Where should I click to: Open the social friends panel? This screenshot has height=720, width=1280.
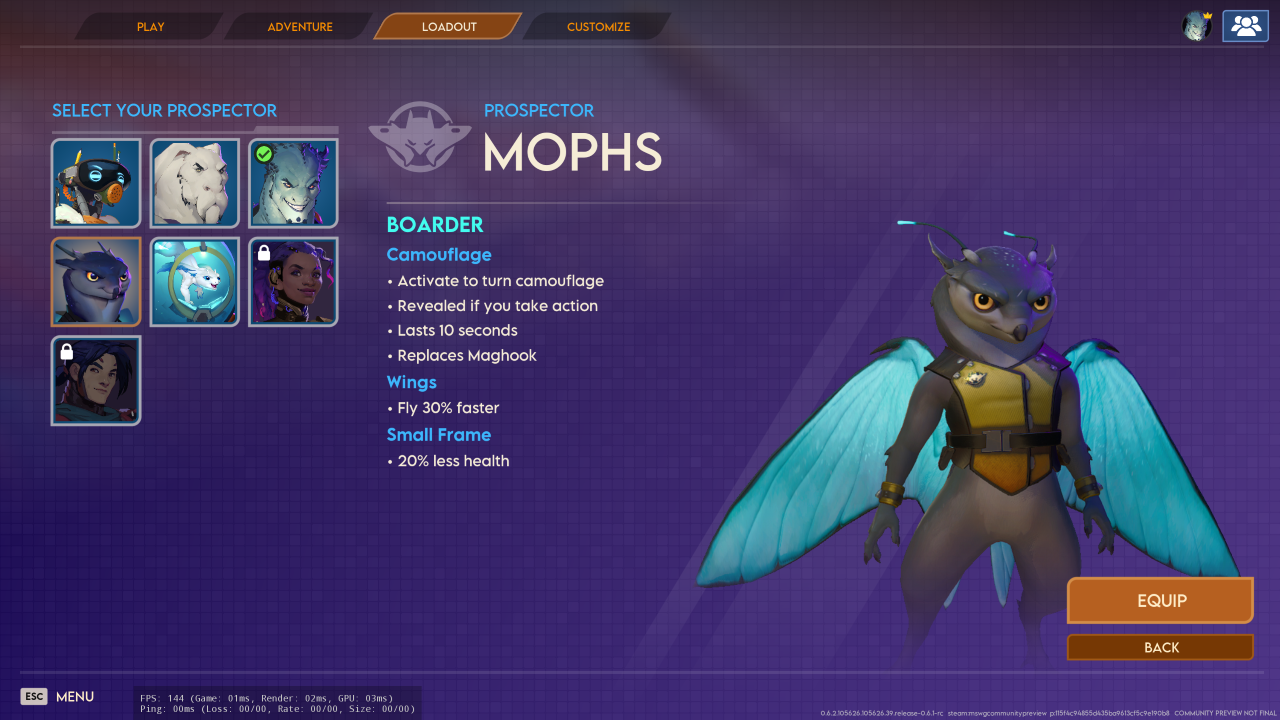1245,26
